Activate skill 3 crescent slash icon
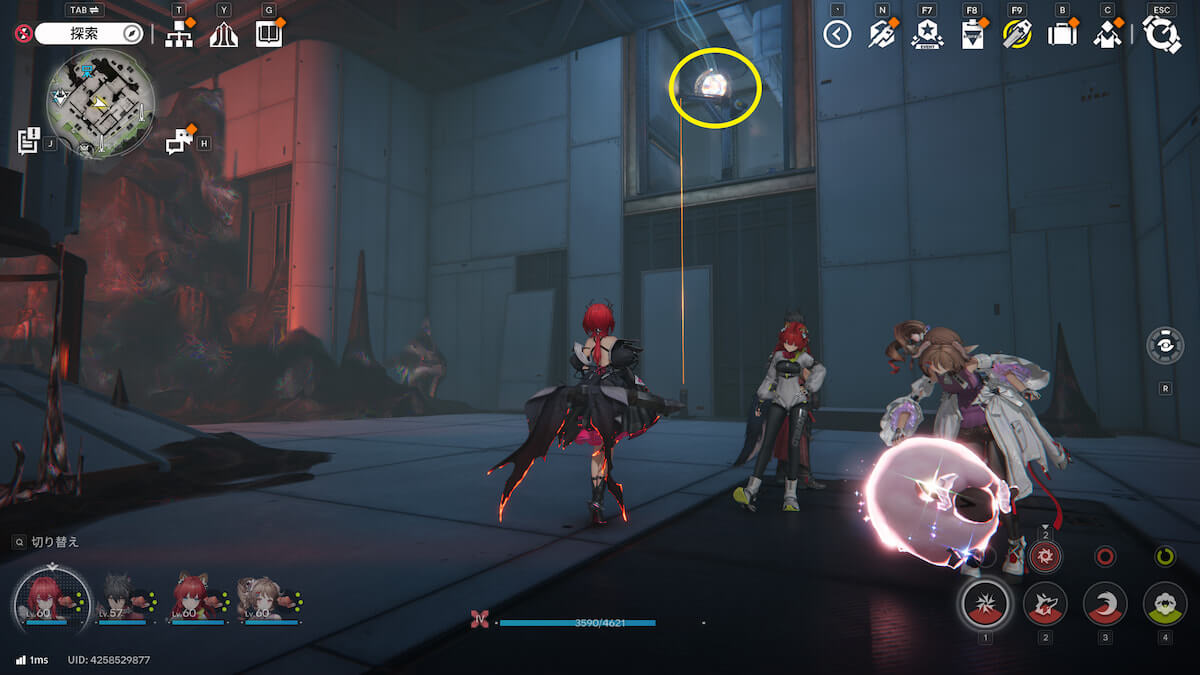The width and height of the screenshot is (1200, 675). coord(1105,603)
